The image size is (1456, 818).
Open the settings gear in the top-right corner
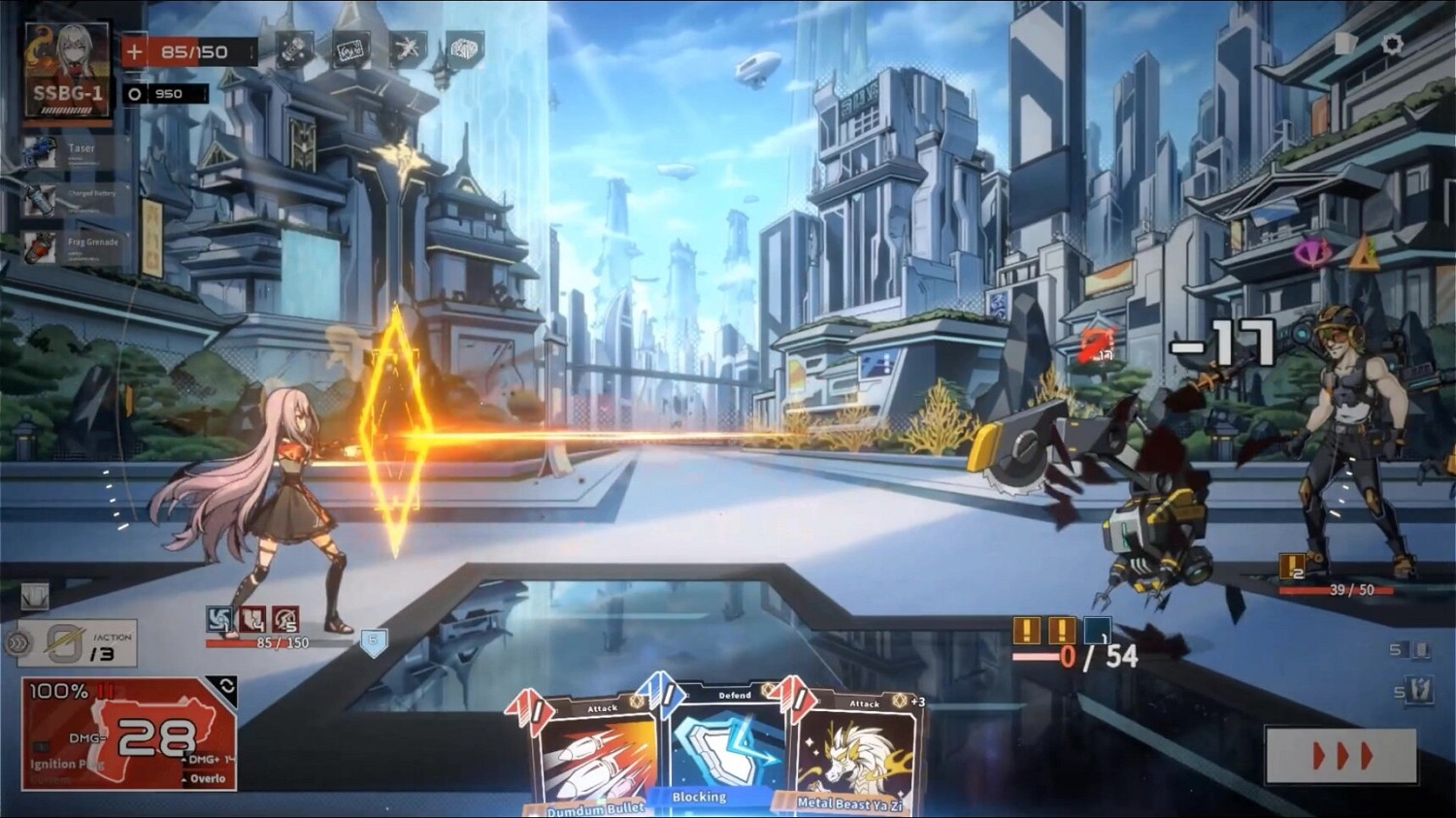[1394, 42]
